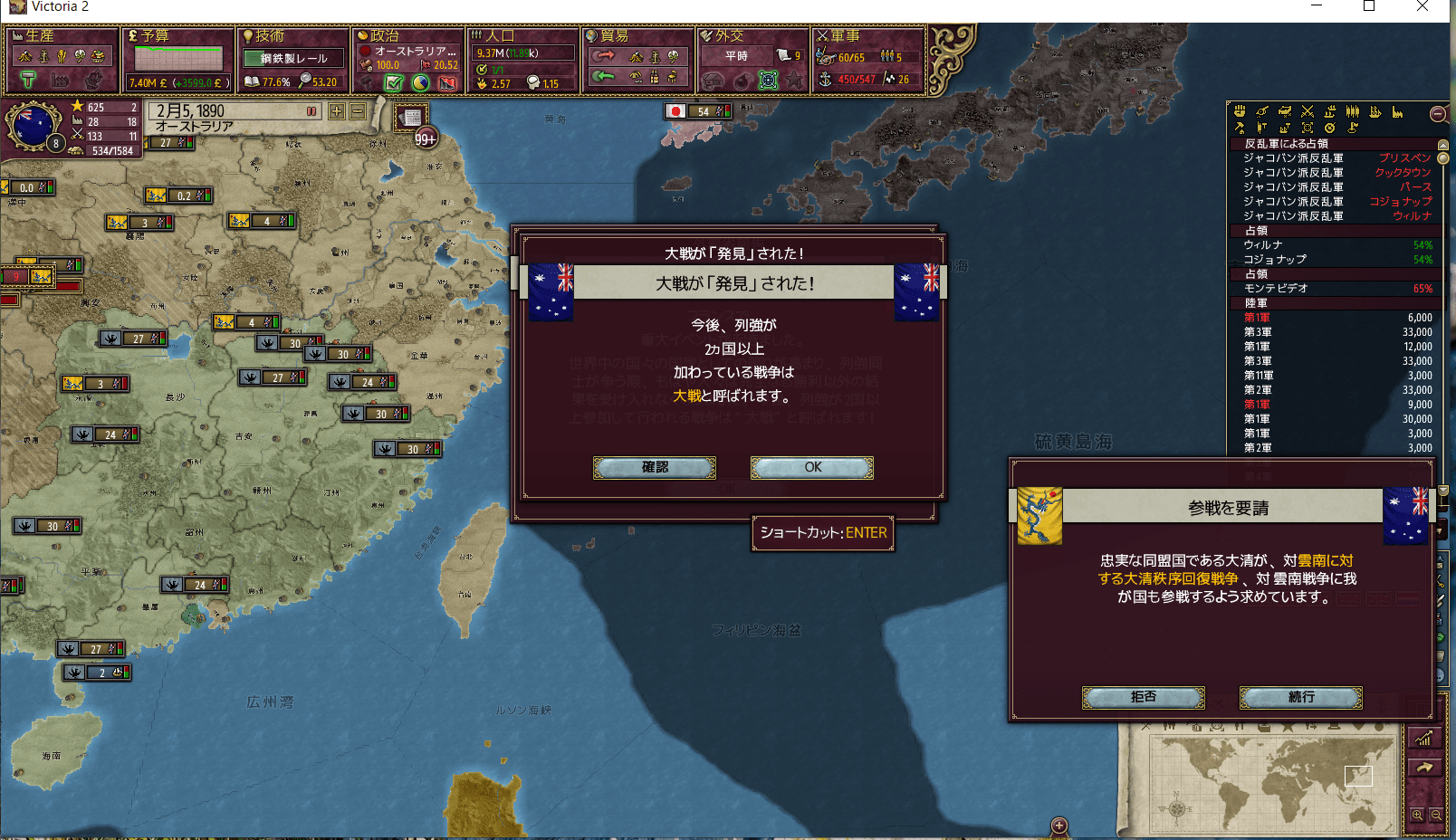Open the 人口 population tab

pos(499,36)
